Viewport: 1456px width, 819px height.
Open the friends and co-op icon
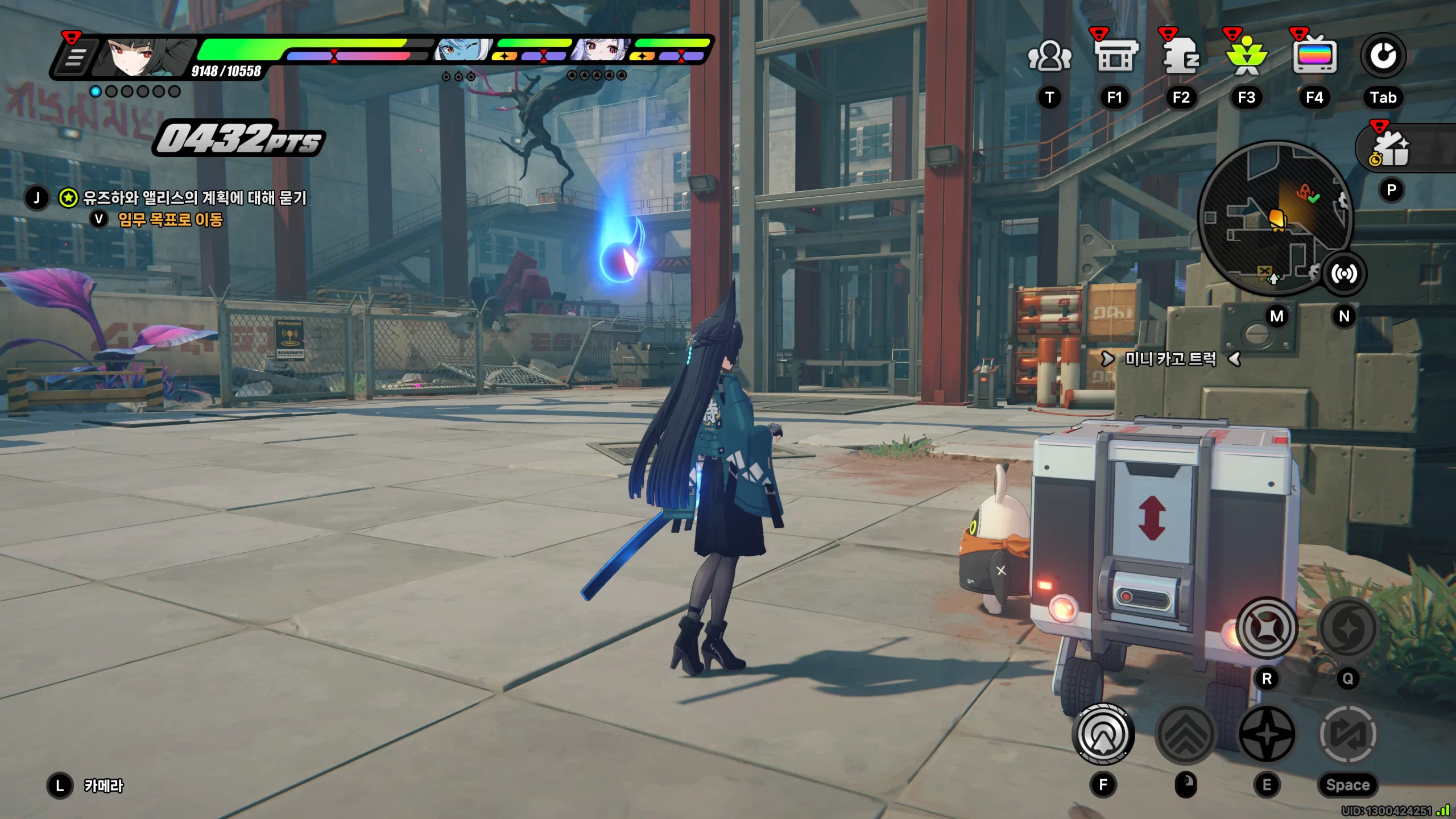pos(1049,56)
